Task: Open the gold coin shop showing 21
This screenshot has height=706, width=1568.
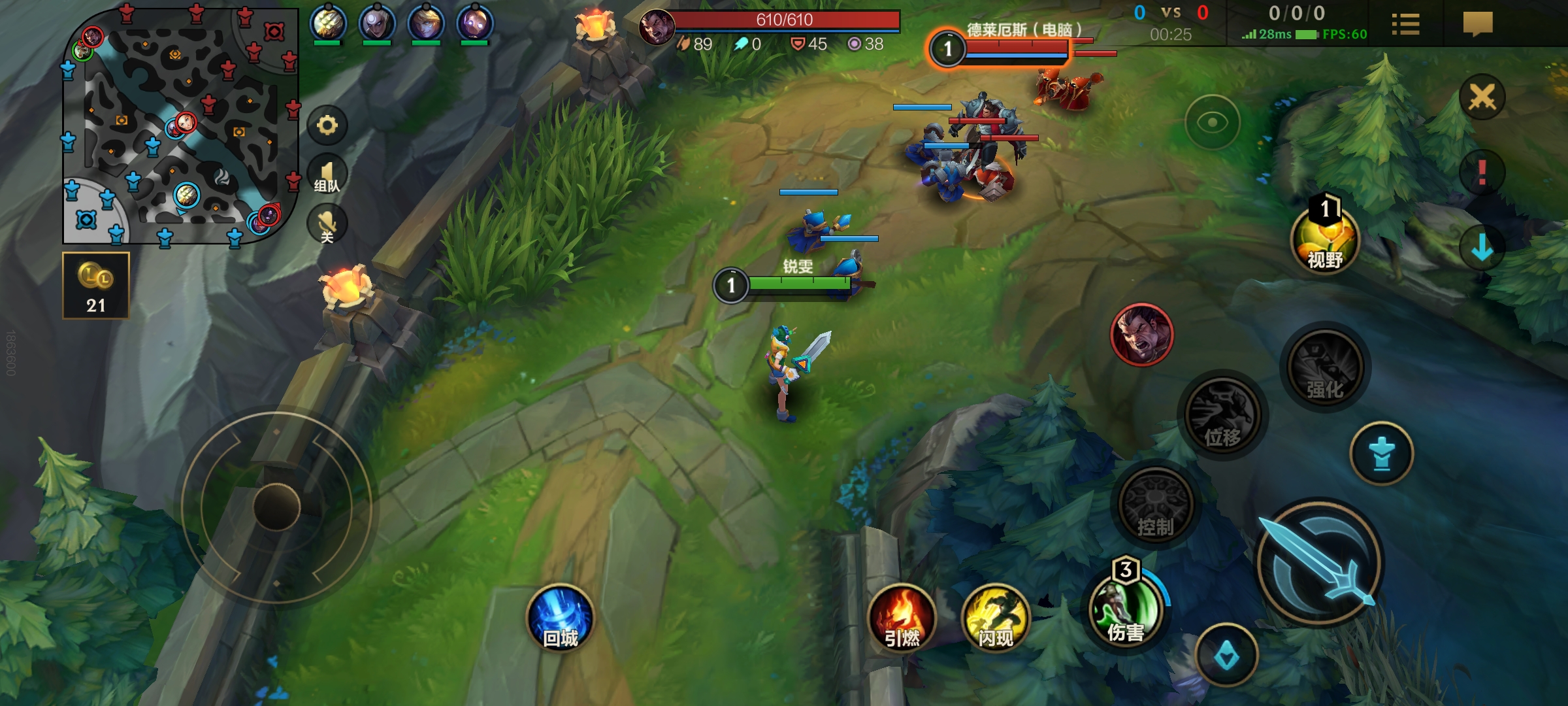Action: click(x=96, y=286)
